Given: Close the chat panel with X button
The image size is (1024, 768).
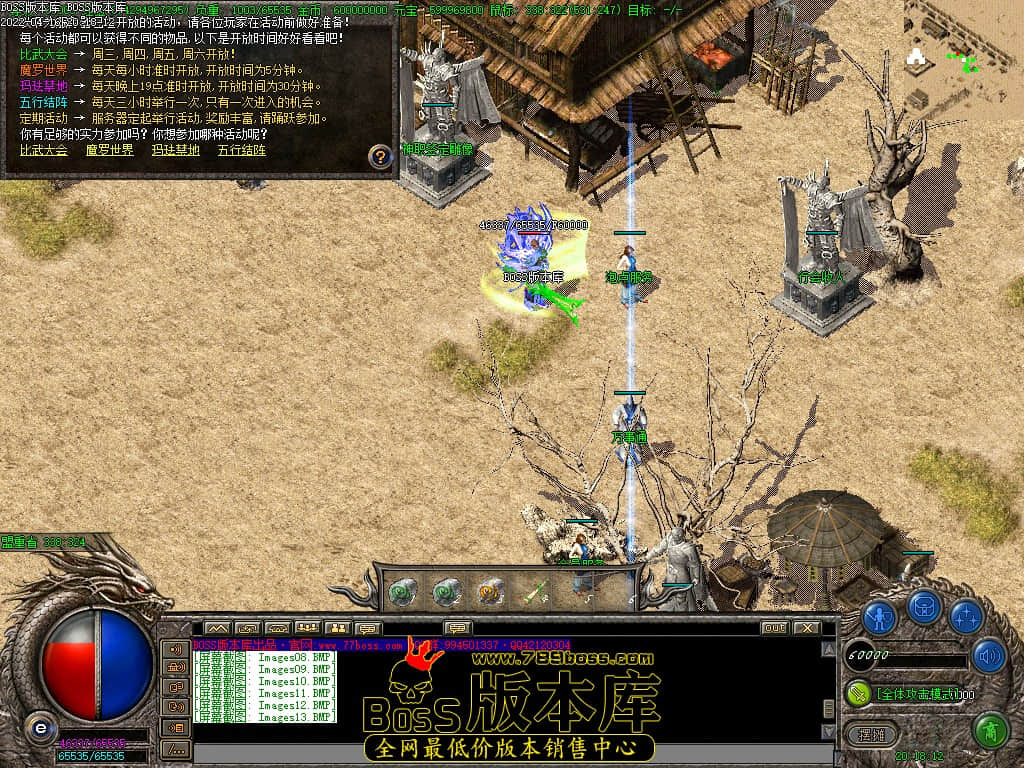Looking at the screenshot, I should click(806, 628).
